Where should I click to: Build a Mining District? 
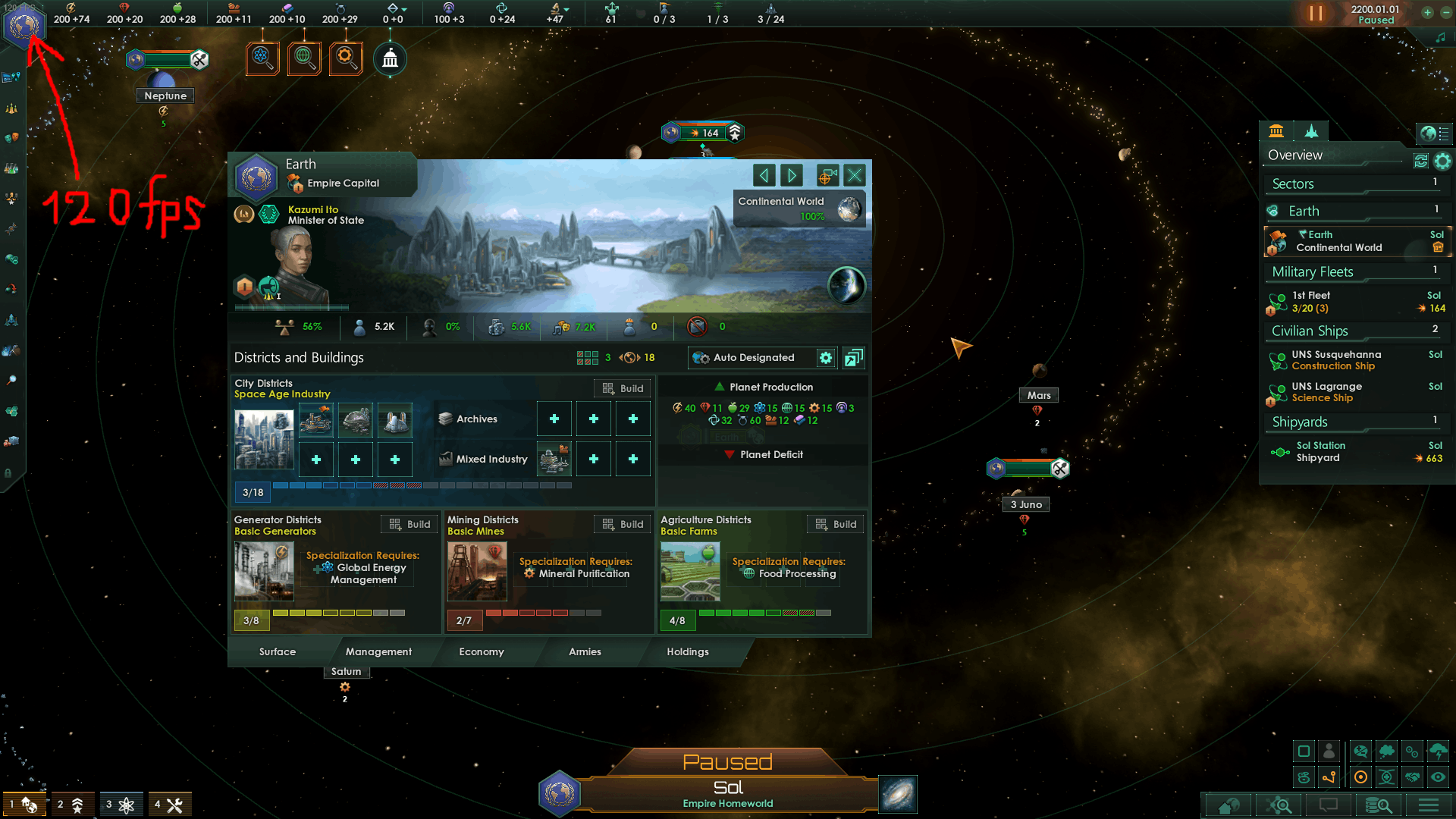tap(623, 524)
